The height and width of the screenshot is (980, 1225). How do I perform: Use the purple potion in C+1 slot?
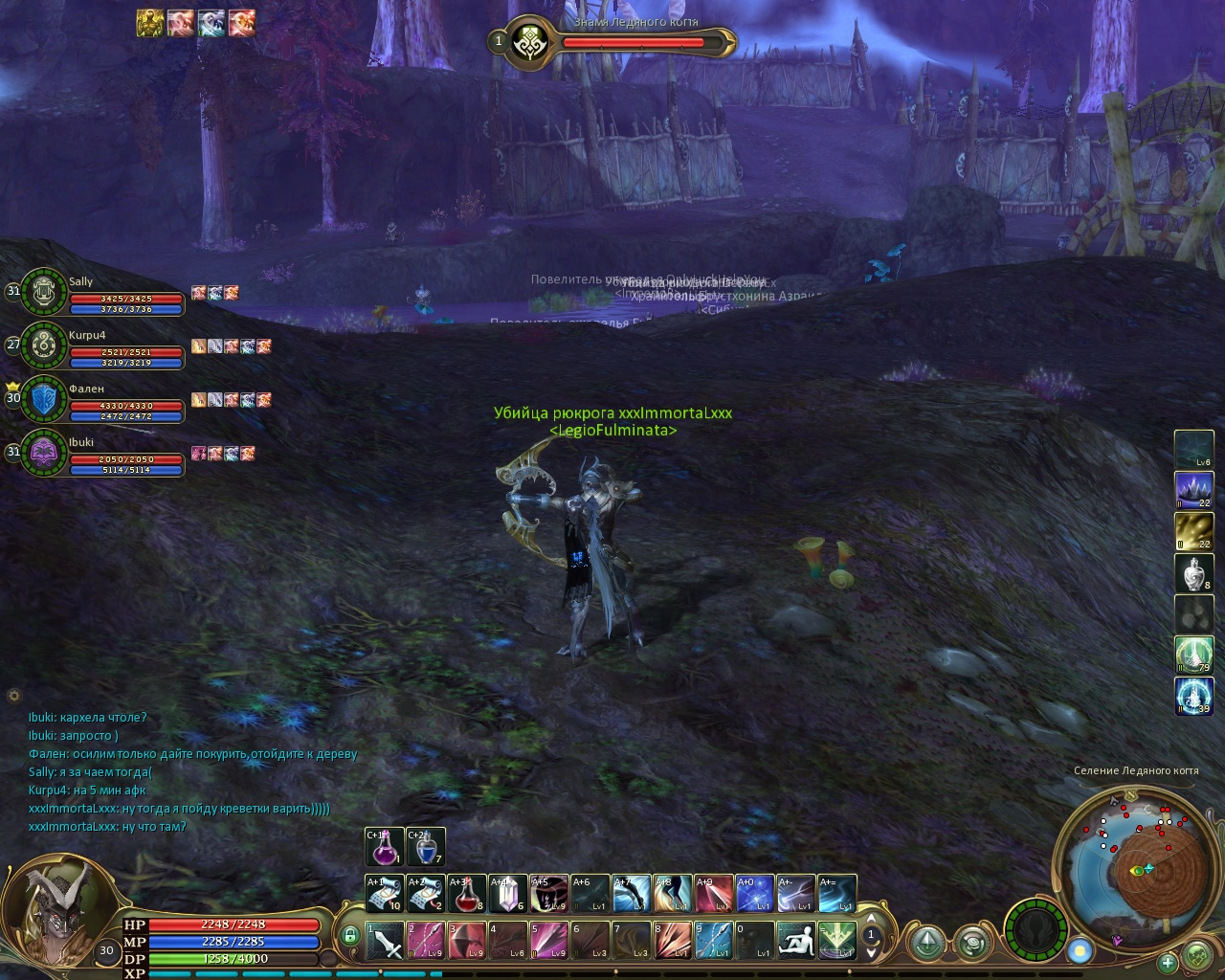tap(385, 847)
